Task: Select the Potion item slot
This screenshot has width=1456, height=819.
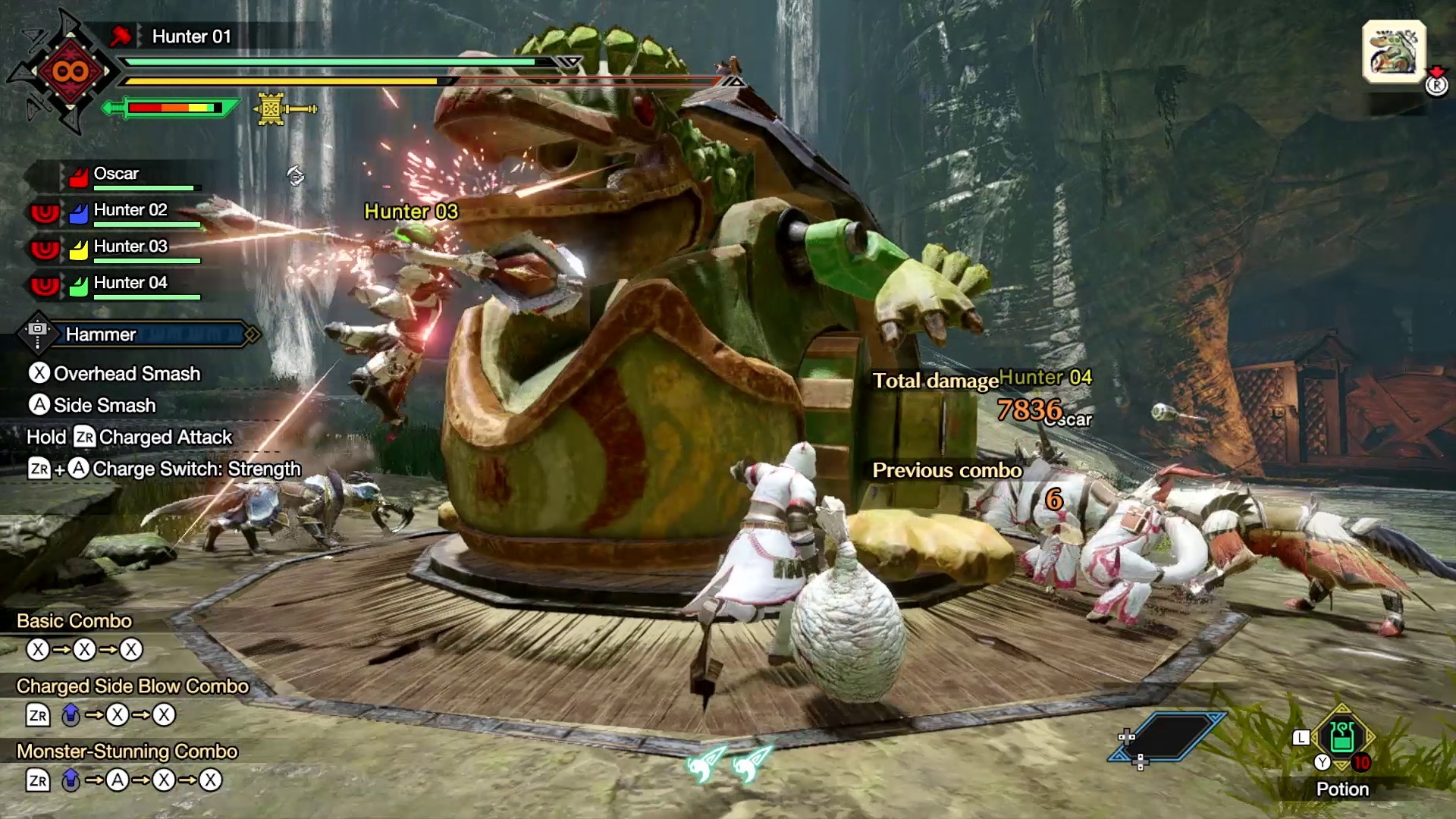Action: pos(1341,736)
